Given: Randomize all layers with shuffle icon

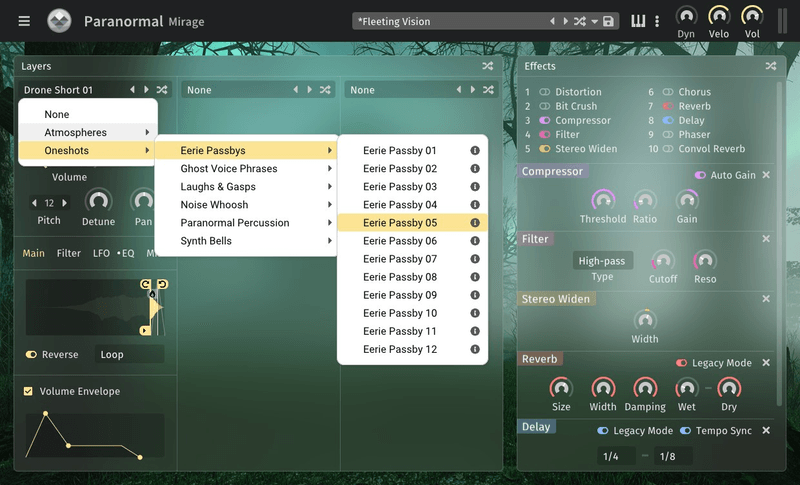Looking at the screenshot, I should point(488,66).
